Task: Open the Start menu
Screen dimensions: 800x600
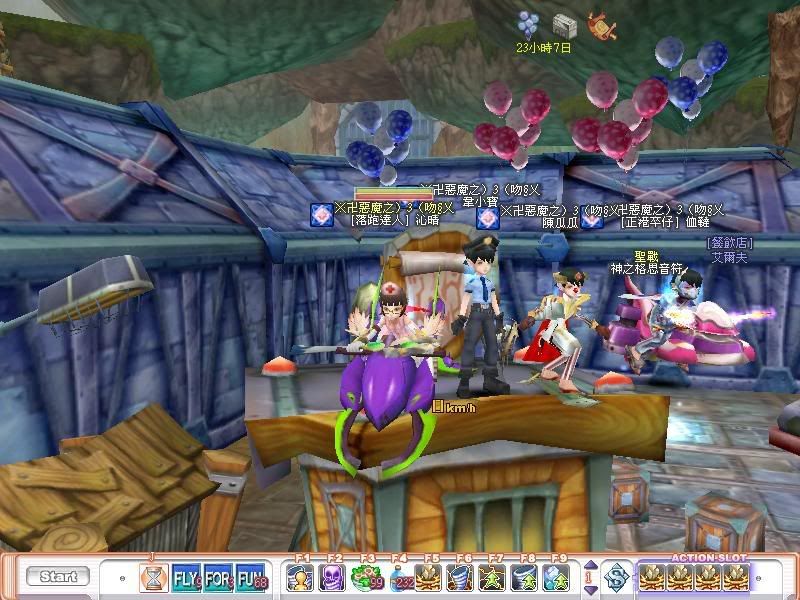Action: [57, 577]
